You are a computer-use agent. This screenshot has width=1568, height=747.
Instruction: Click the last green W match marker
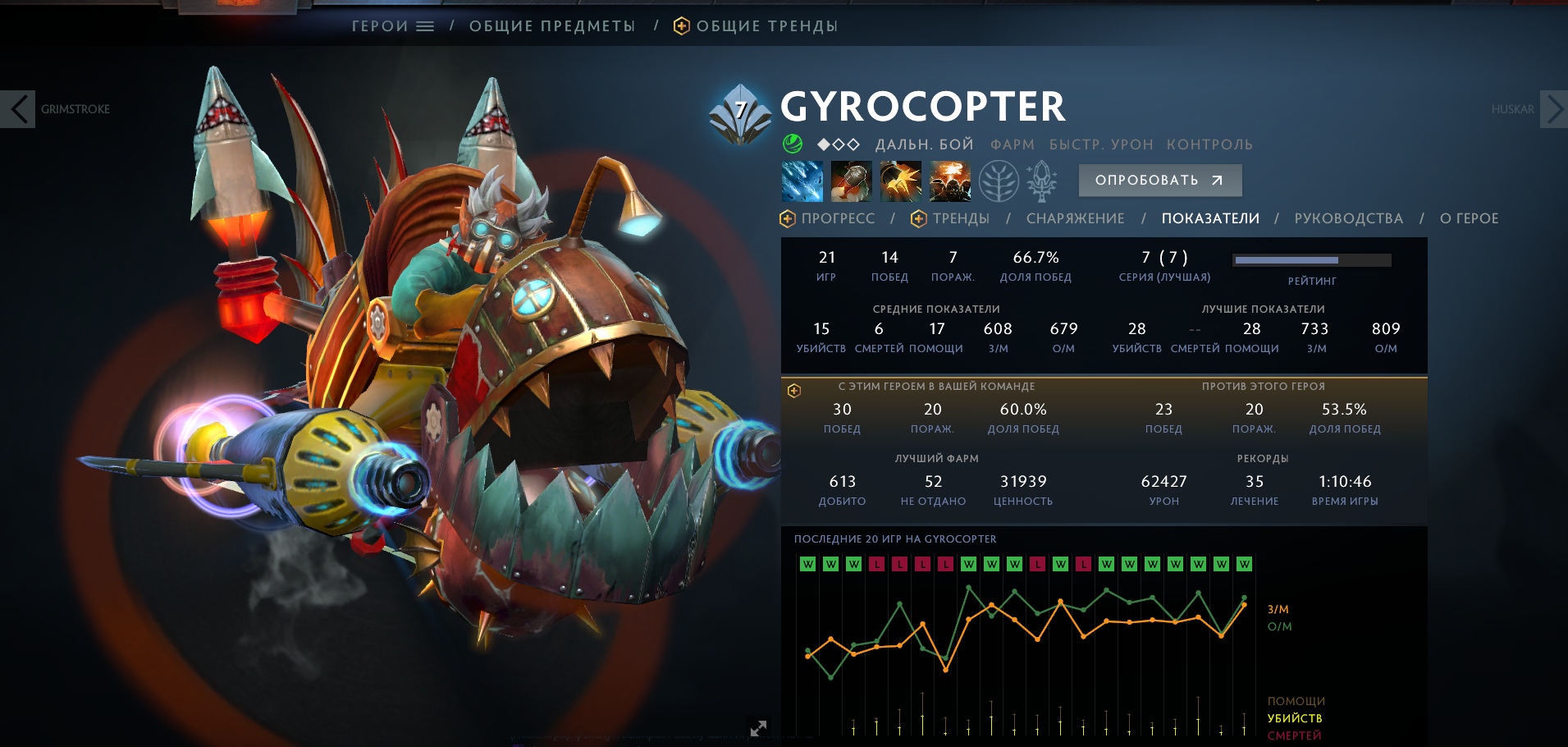[x=1245, y=564]
